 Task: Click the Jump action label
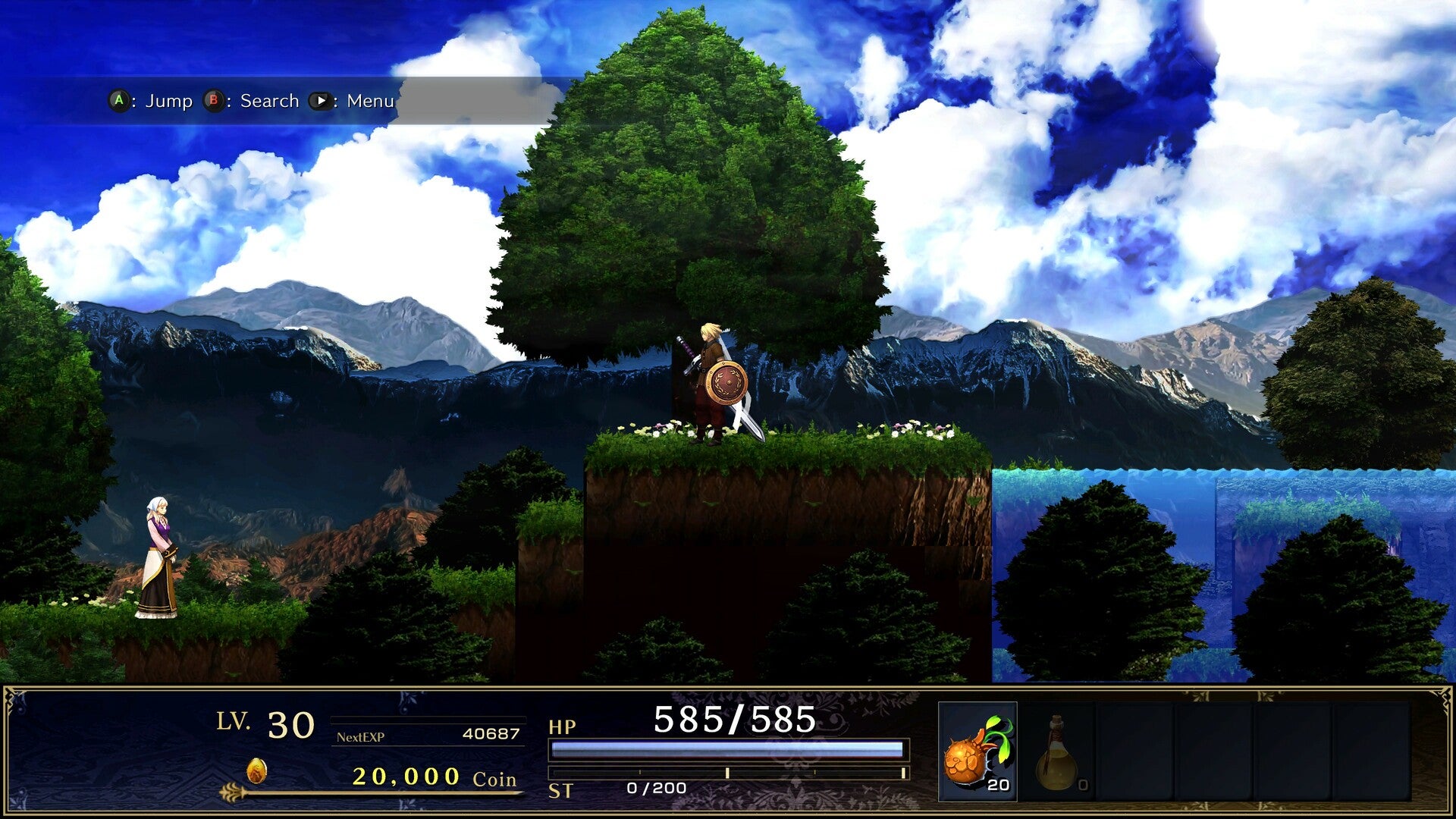[x=168, y=100]
